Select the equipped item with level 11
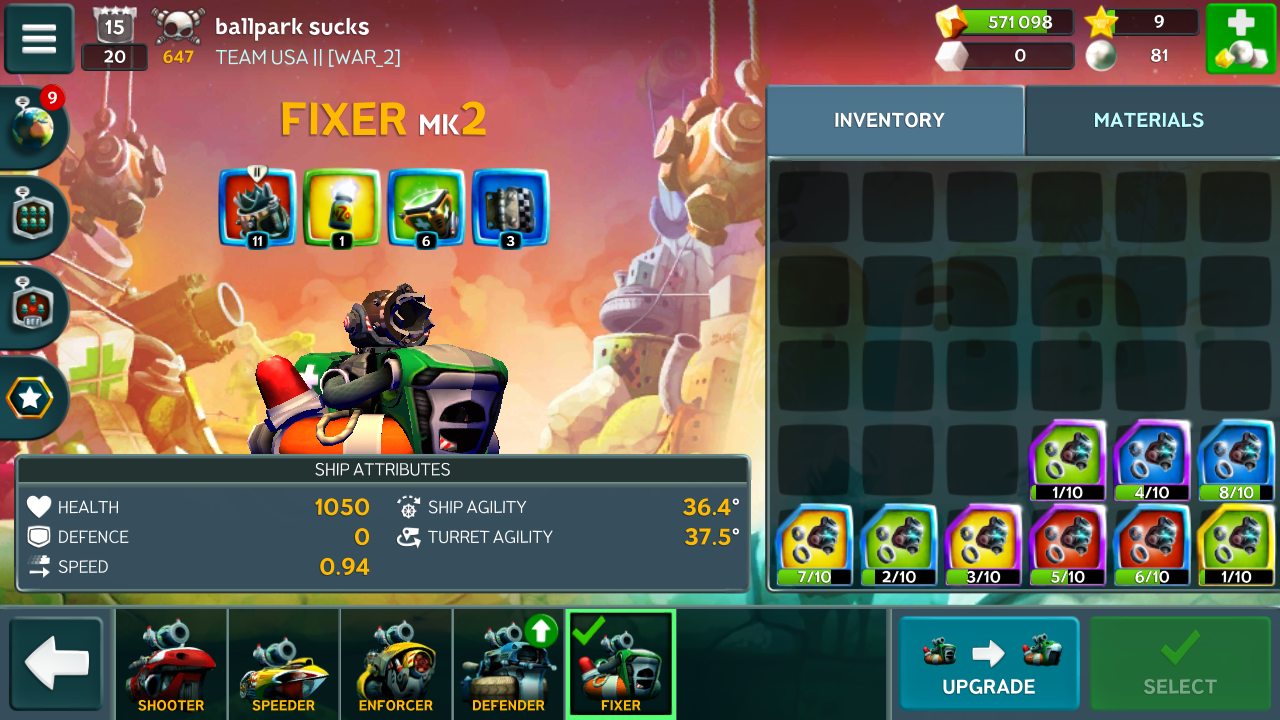Screen dimensions: 1280x720 257,207
